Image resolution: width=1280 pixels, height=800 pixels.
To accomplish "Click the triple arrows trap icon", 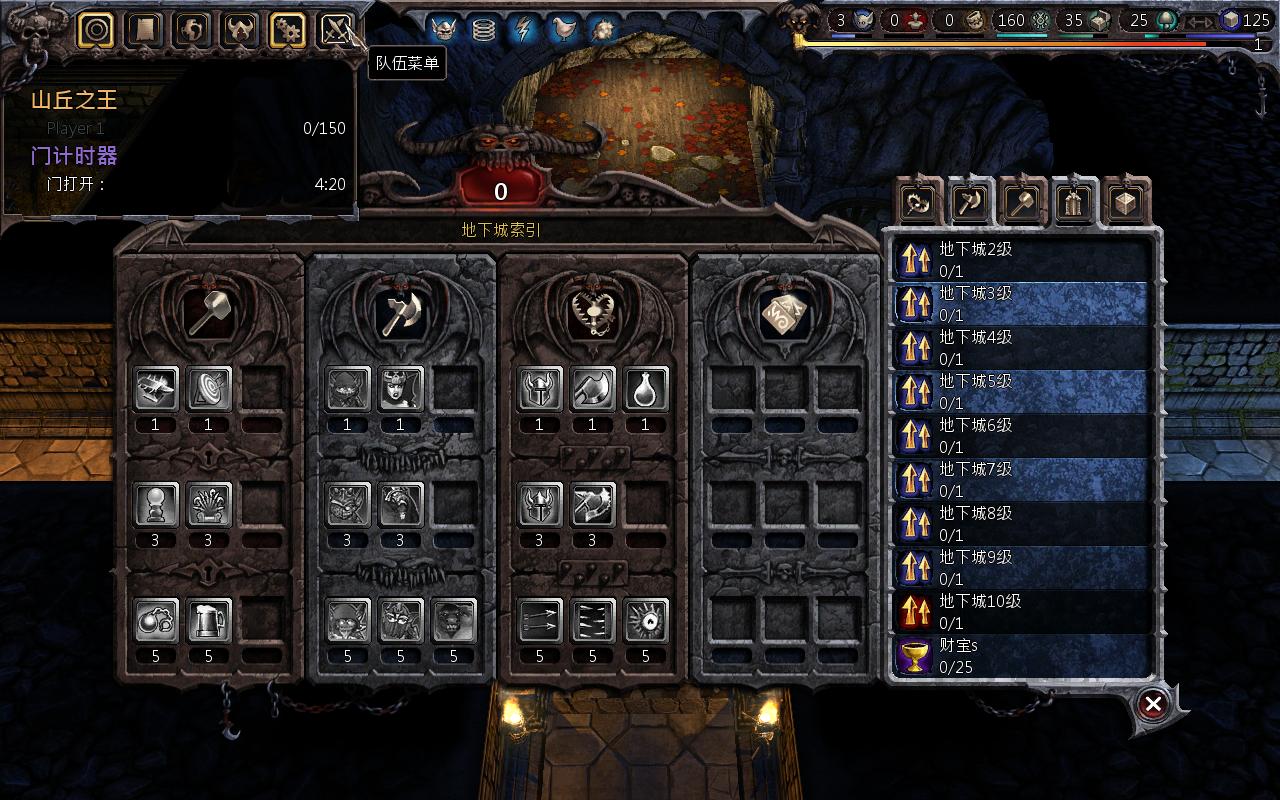I will 540,621.
